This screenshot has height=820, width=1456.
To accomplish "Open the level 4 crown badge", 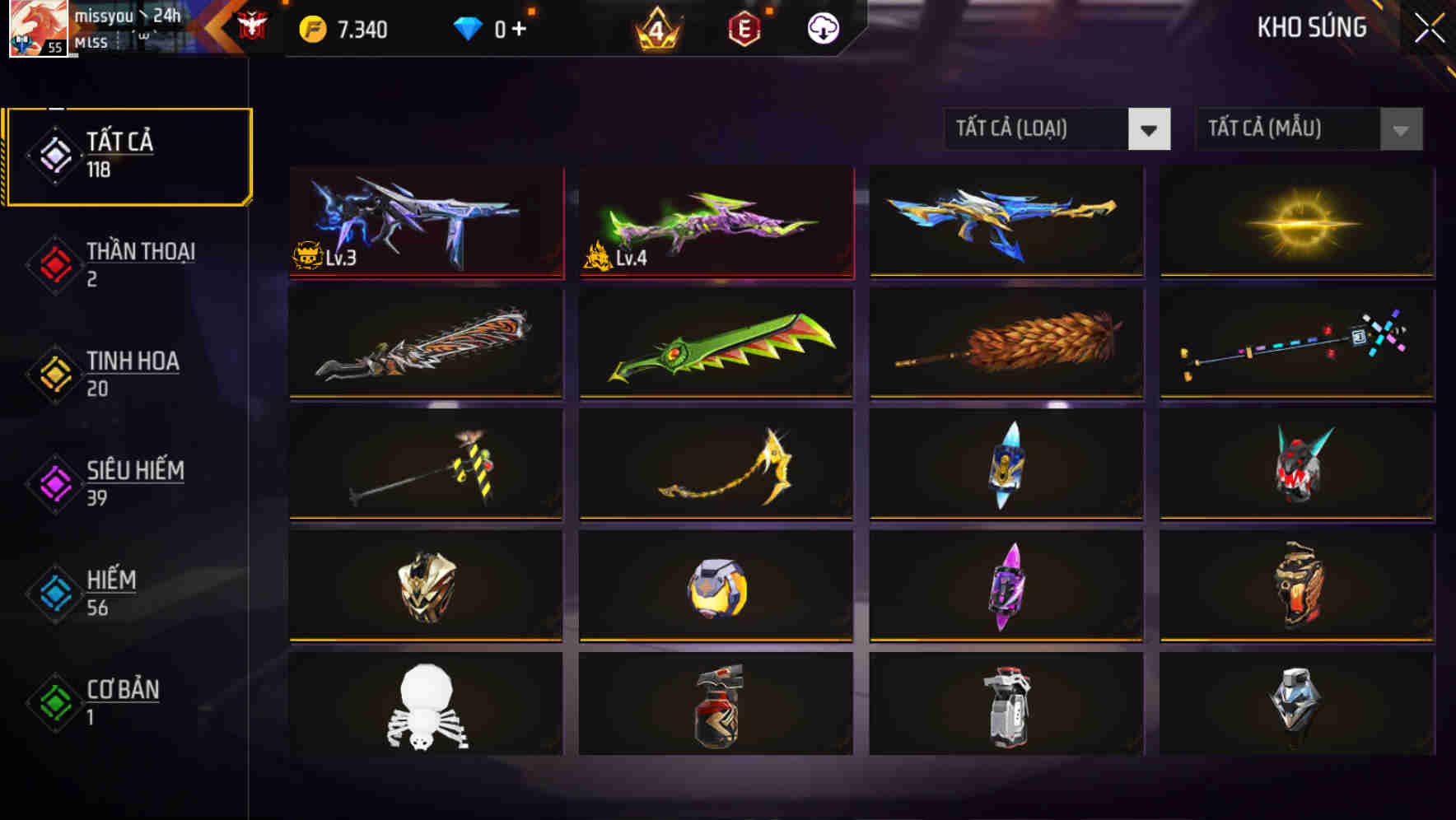I will pyautogui.click(x=655, y=27).
